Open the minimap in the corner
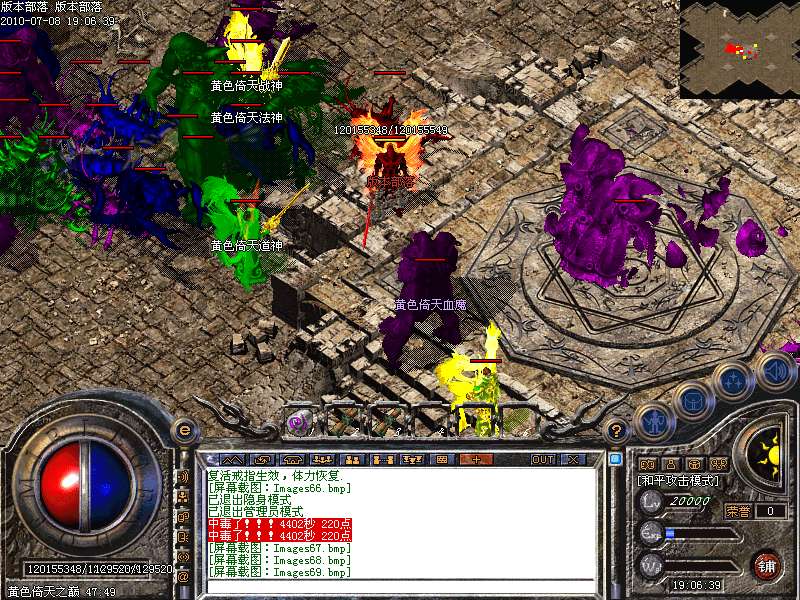 click(739, 48)
